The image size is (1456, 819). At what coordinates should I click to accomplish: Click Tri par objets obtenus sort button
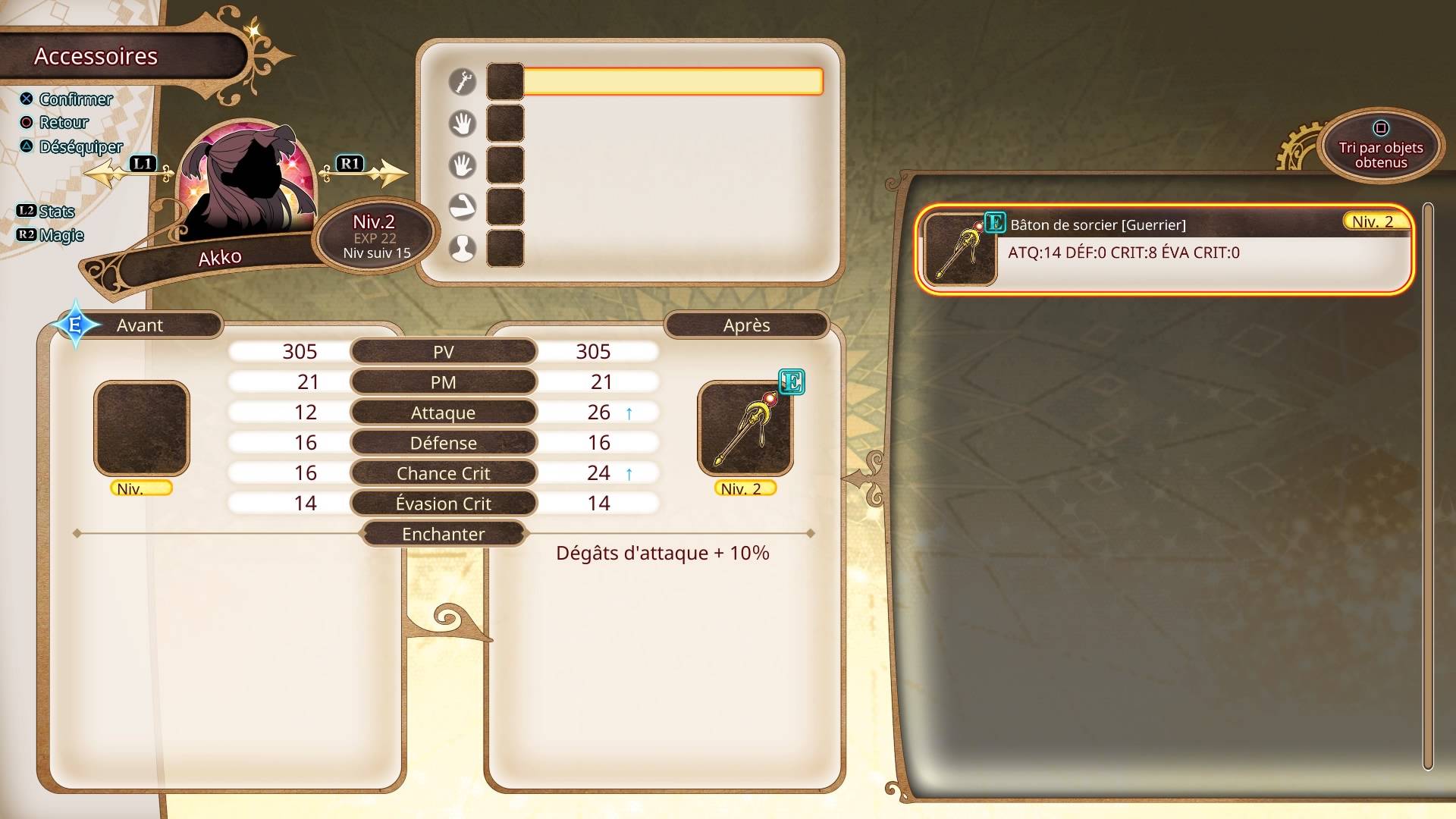(1380, 147)
